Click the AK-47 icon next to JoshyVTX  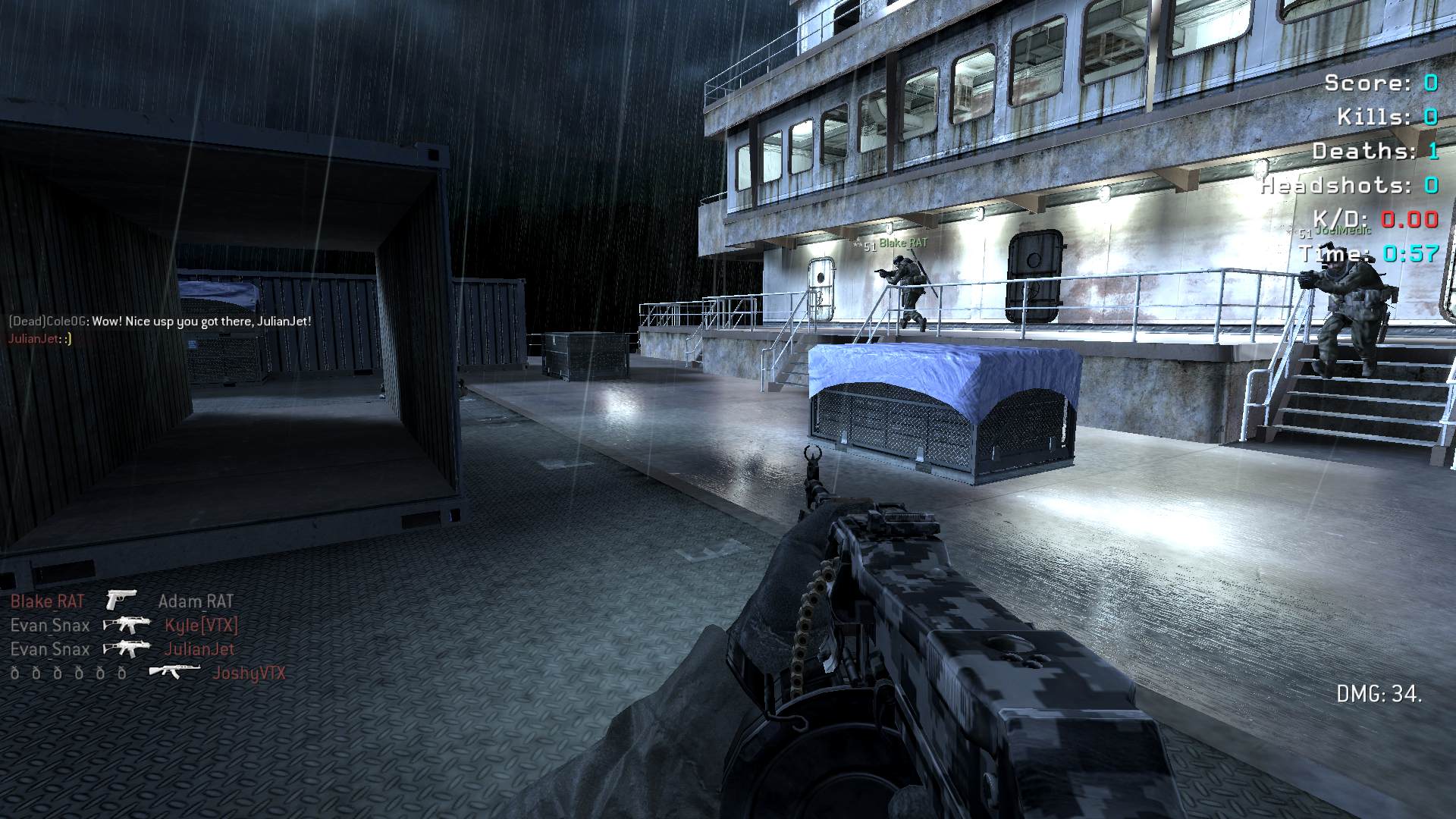point(174,672)
